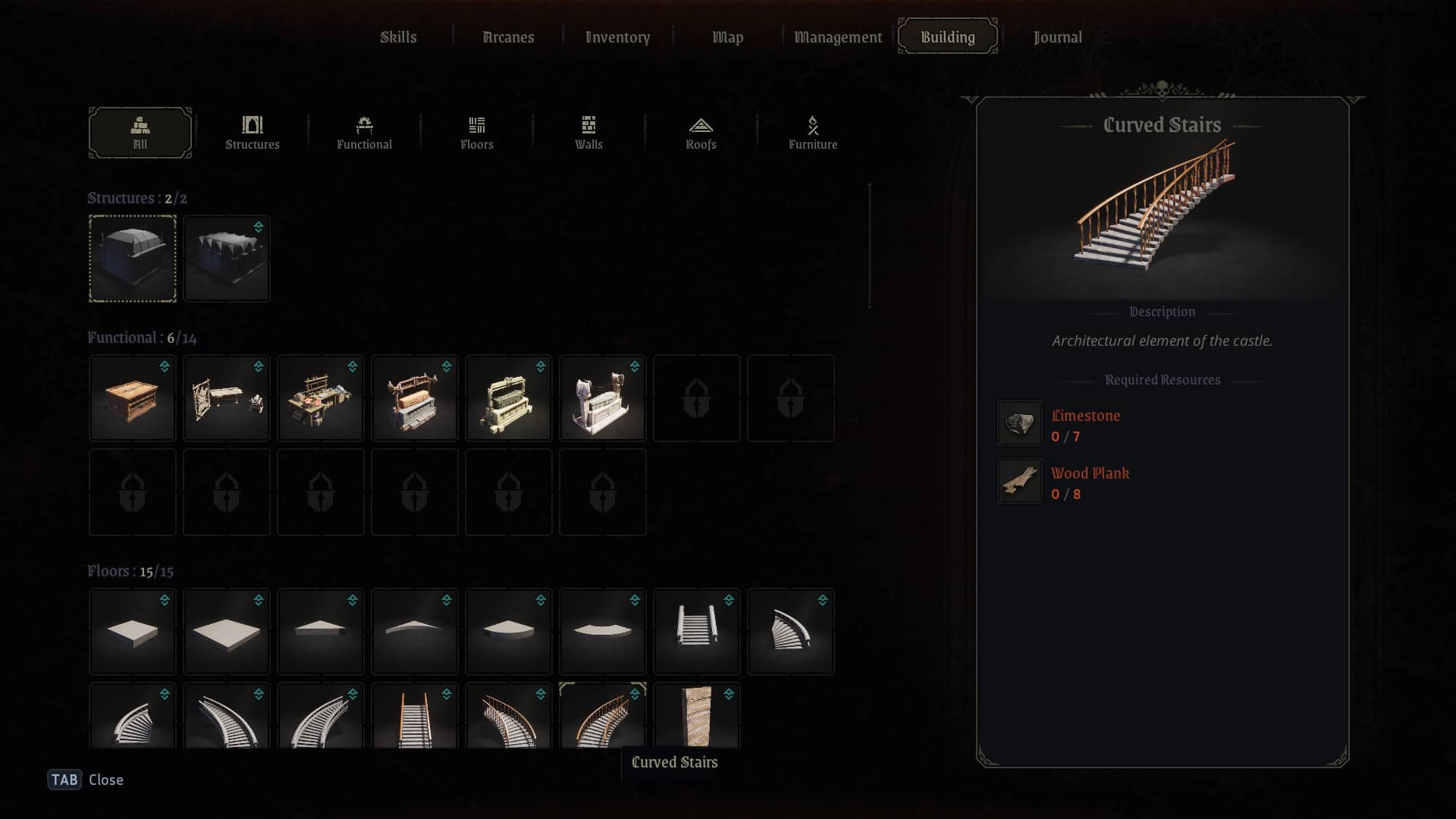1456x819 pixels.
Task: Pick the tall stone pillar floor piece
Action: pyautogui.click(x=696, y=716)
